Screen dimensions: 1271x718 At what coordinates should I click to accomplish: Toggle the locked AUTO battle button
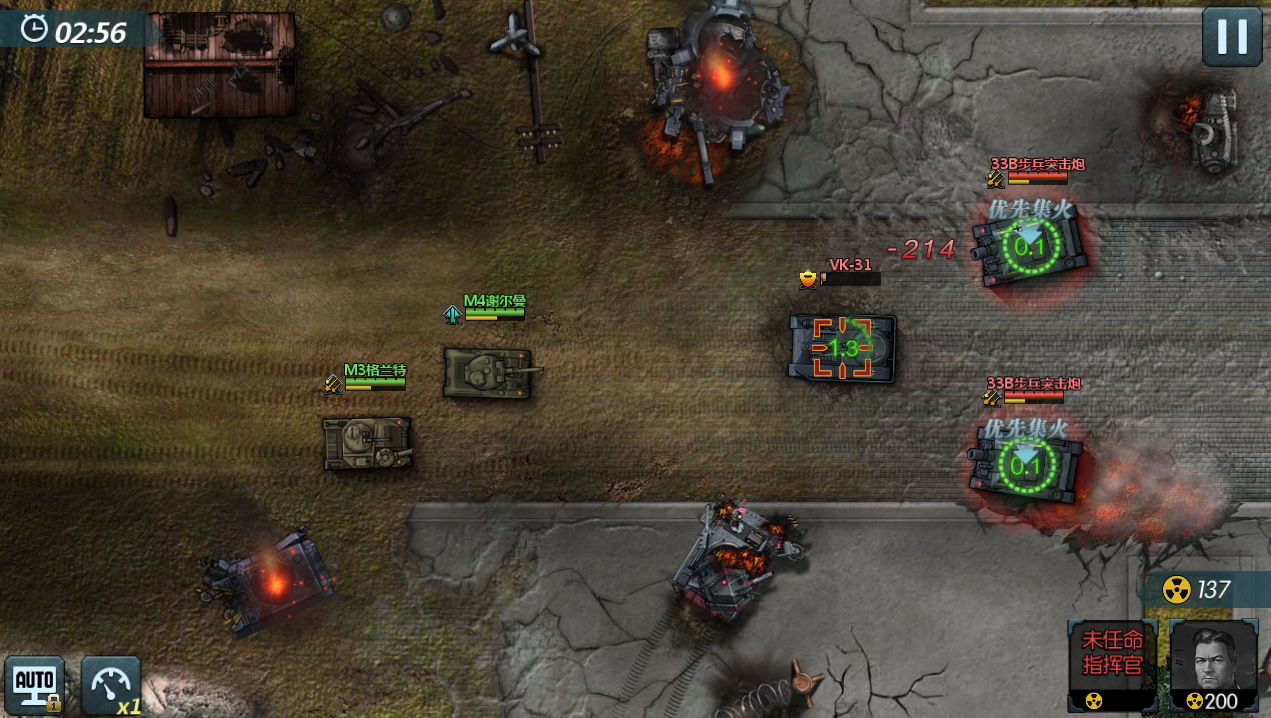[34, 684]
